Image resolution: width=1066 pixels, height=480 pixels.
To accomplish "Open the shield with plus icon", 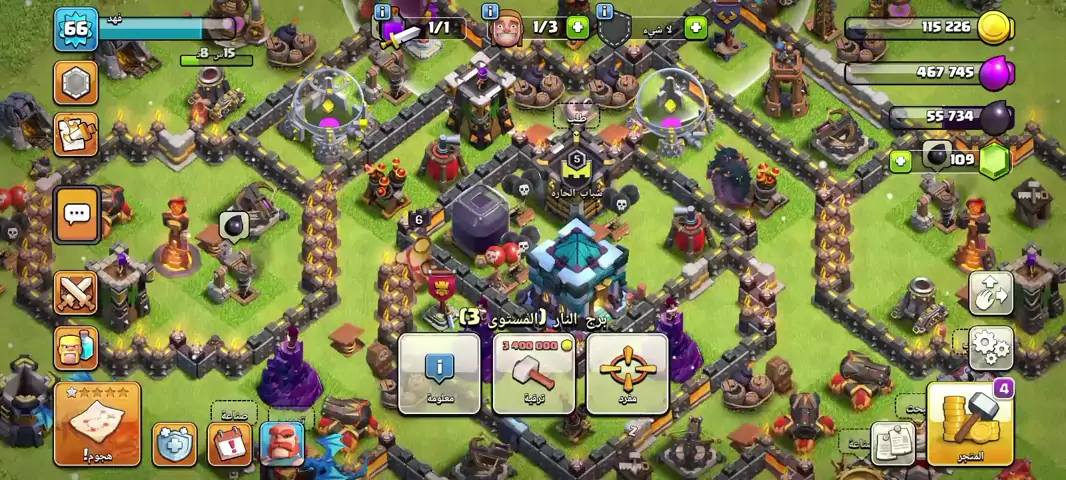I will pos(174,443).
